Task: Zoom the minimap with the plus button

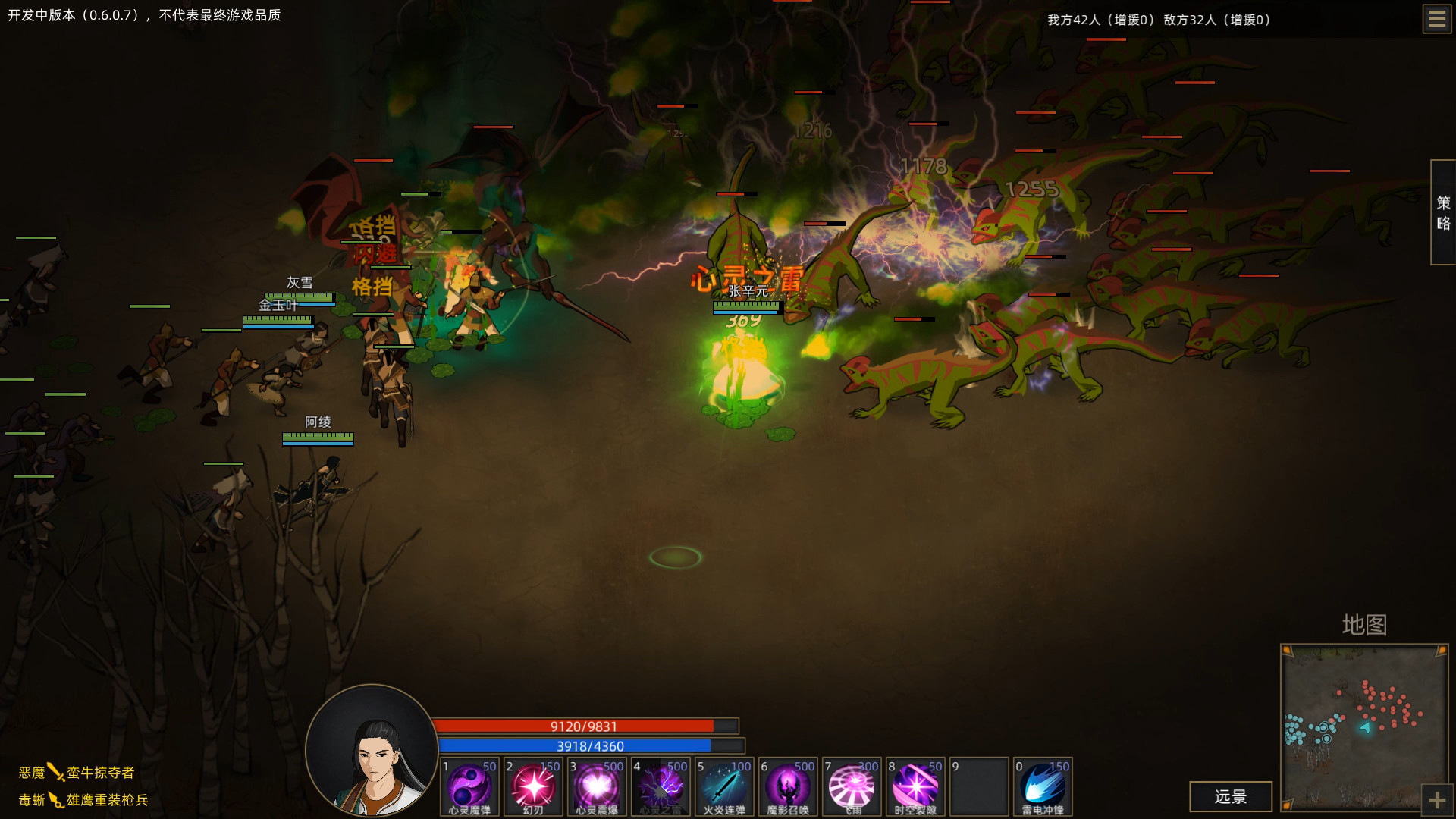Action: point(1436,799)
